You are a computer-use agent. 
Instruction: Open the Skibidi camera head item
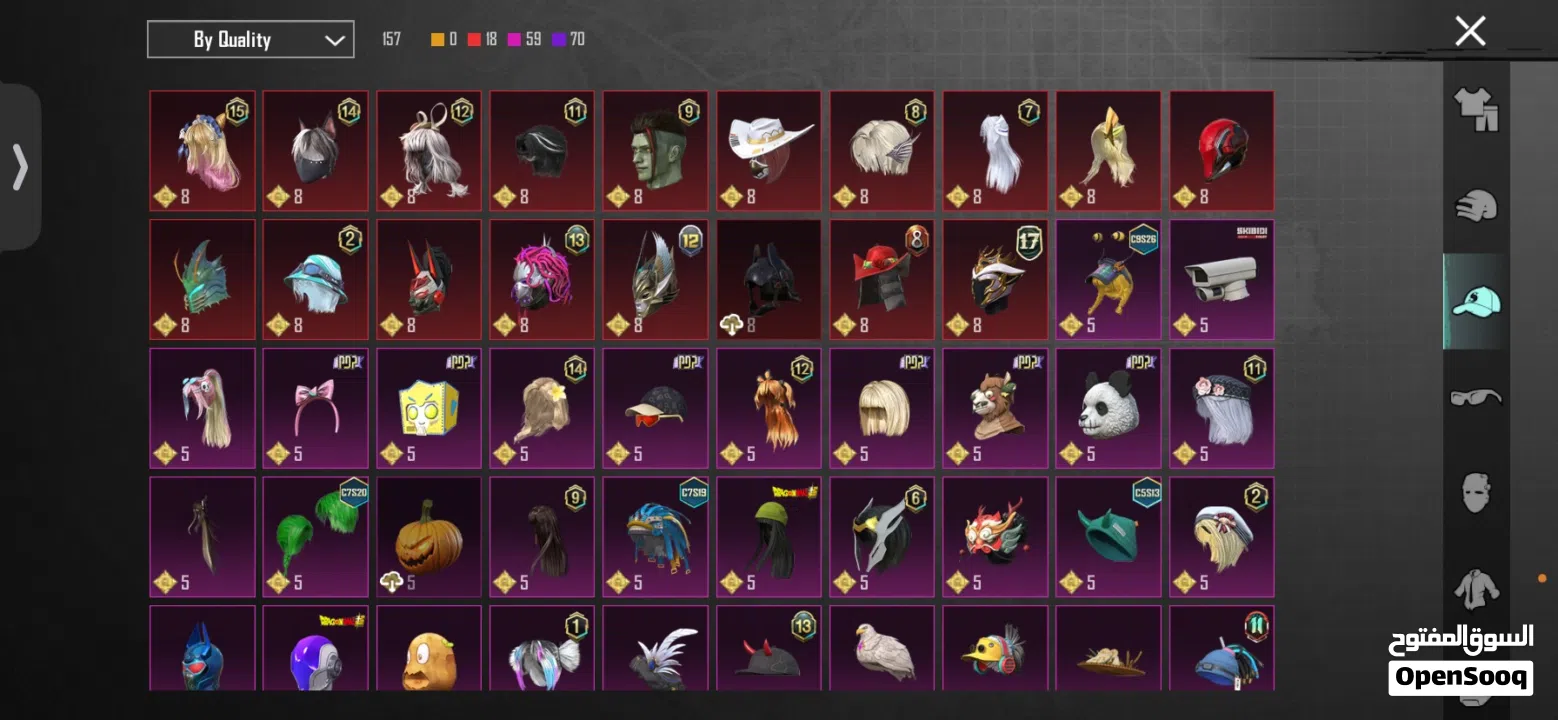click(x=1221, y=280)
